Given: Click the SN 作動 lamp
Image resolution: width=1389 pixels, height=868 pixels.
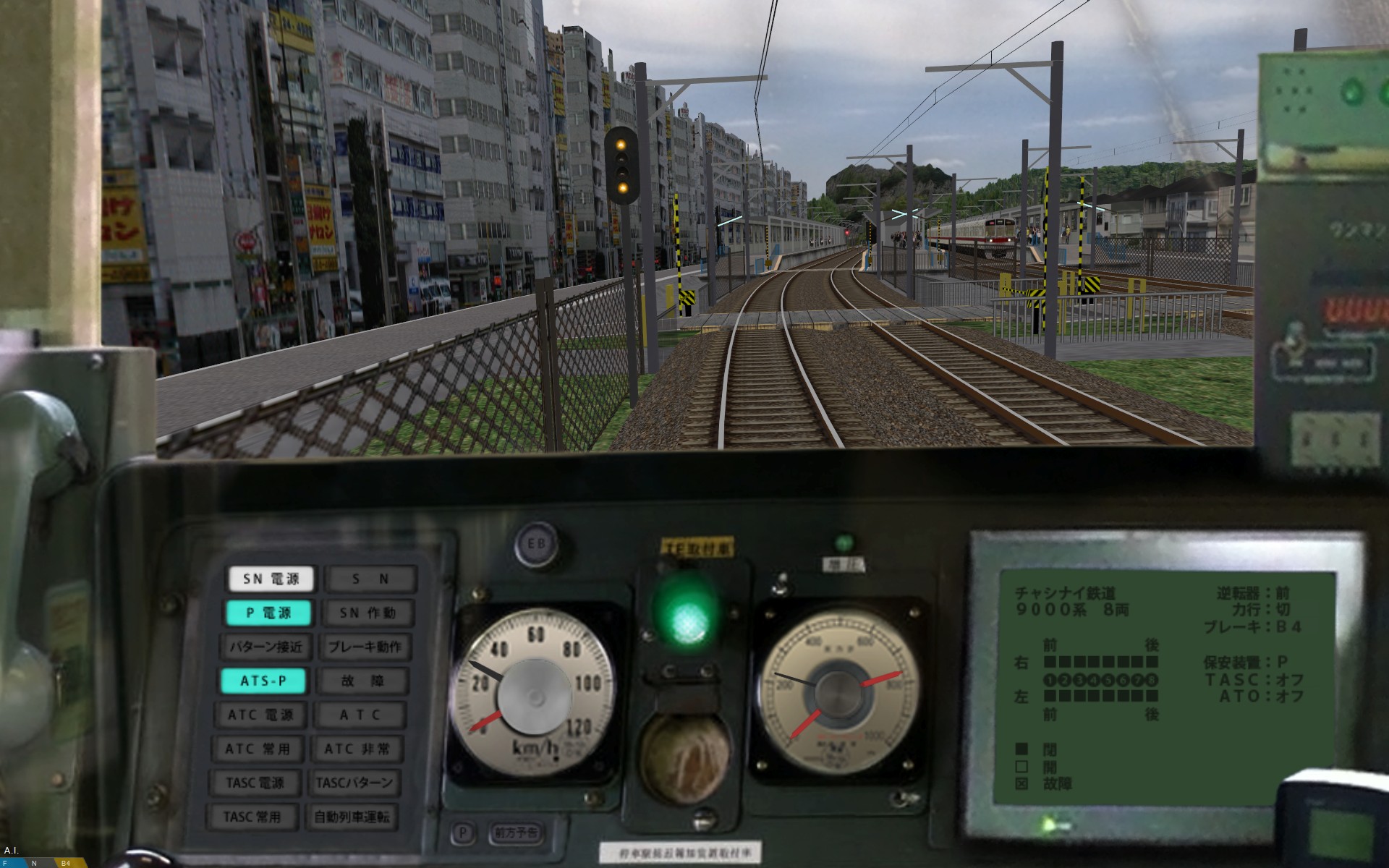Looking at the screenshot, I should point(368,613).
